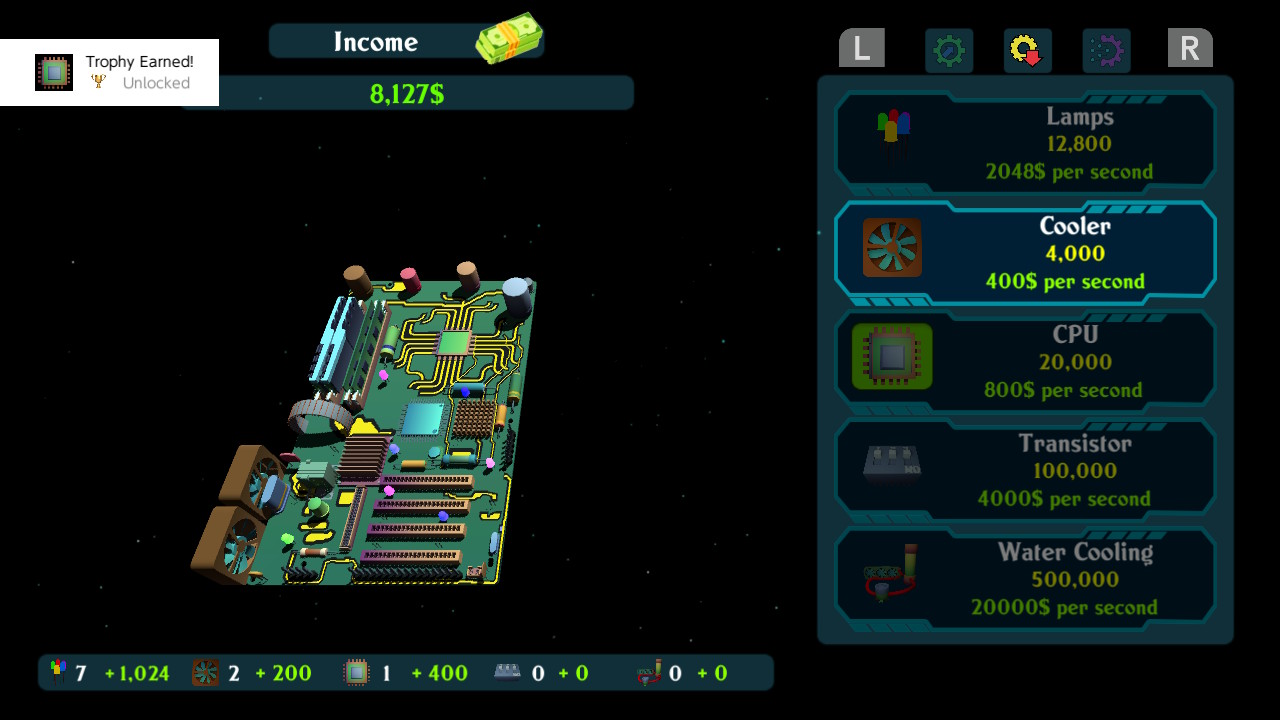Dismiss the Trophy Earned notification
The image size is (1280, 720).
coord(109,72)
